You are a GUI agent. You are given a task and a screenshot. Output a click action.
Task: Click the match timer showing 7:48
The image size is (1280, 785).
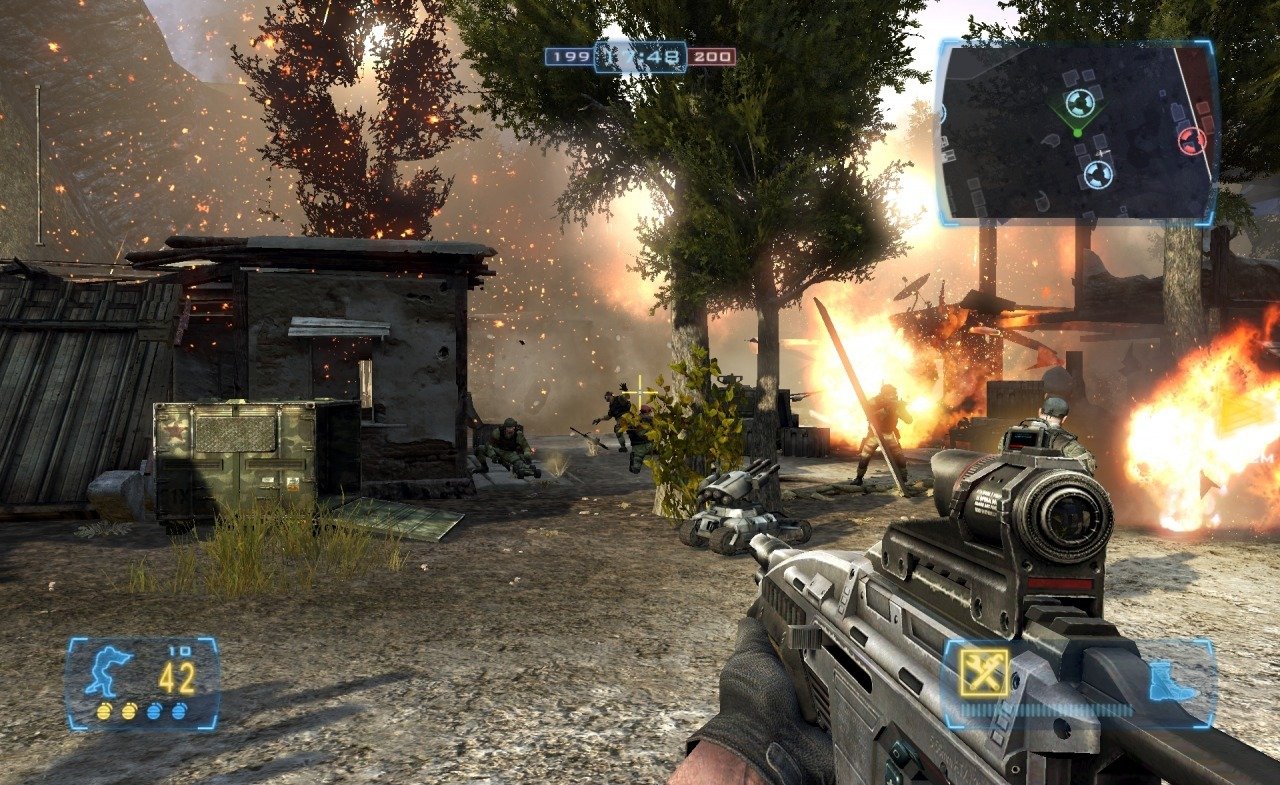(640, 58)
